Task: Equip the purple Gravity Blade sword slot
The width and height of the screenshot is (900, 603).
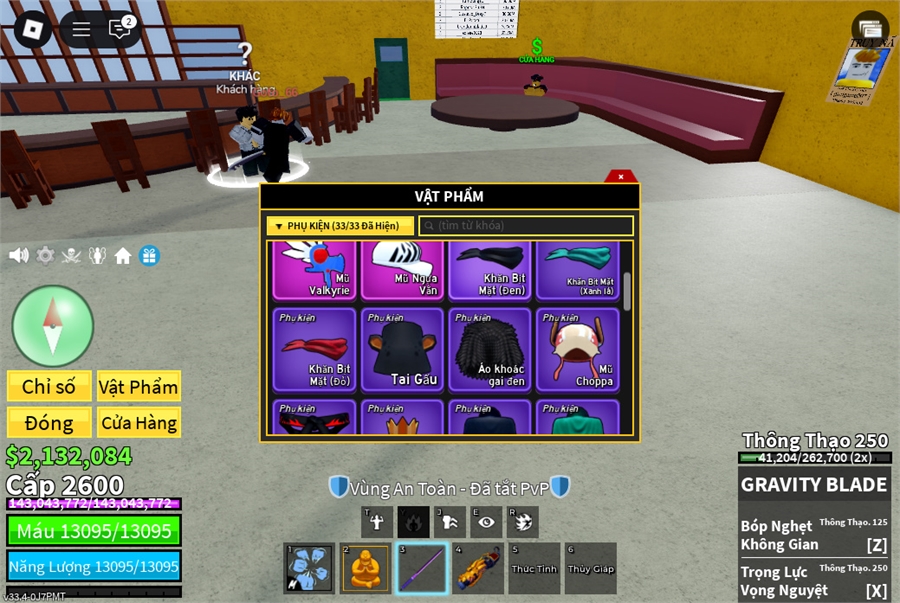Action: click(422, 568)
